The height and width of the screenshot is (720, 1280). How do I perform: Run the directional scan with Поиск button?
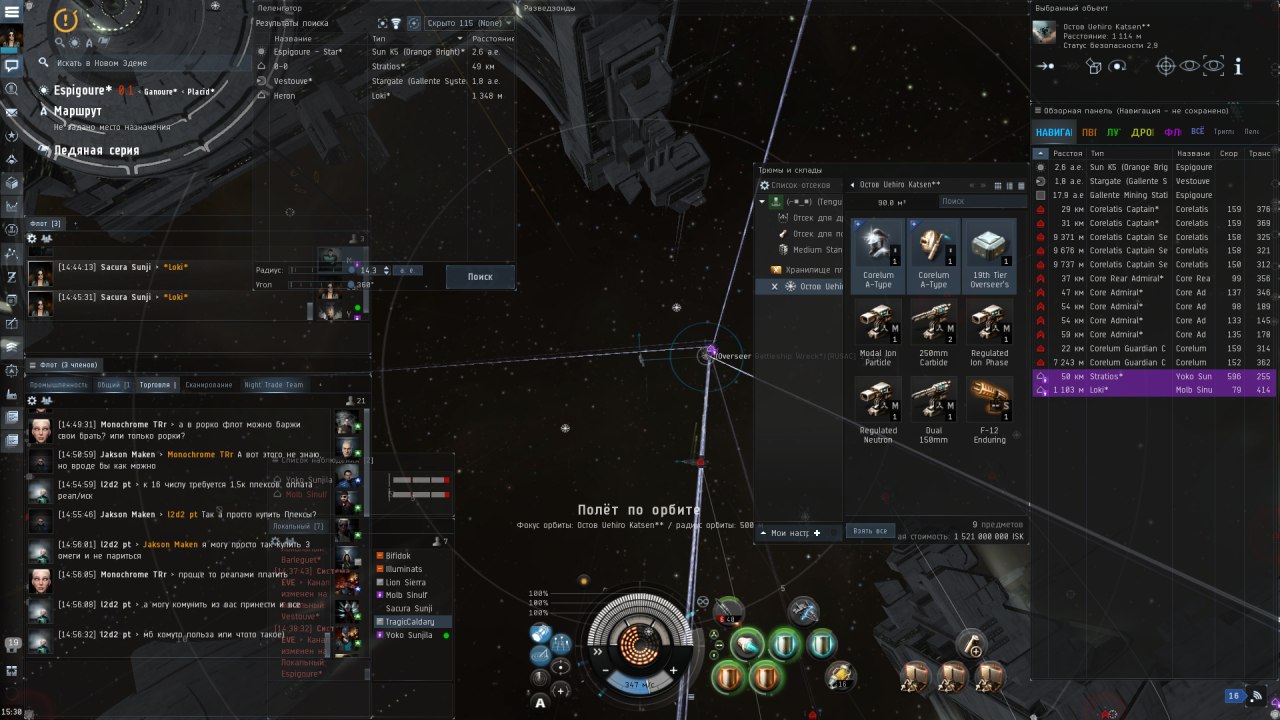pyautogui.click(x=480, y=277)
